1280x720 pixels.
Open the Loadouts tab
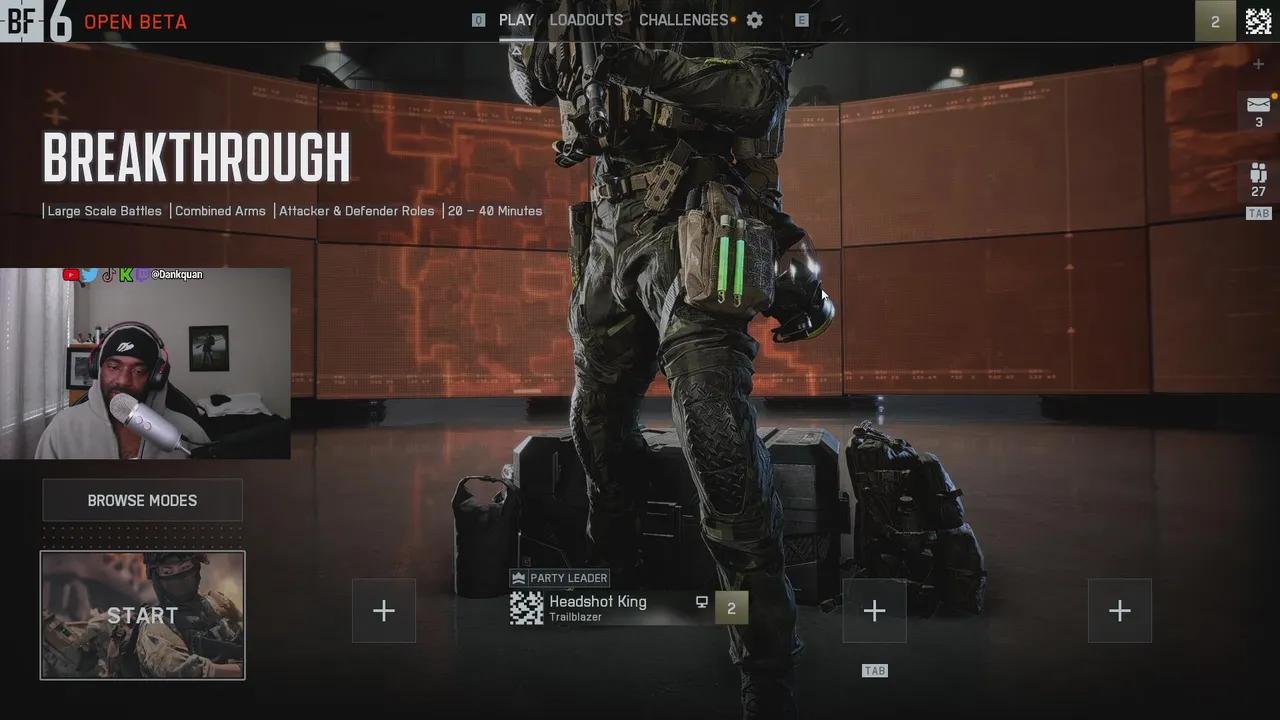pos(586,20)
